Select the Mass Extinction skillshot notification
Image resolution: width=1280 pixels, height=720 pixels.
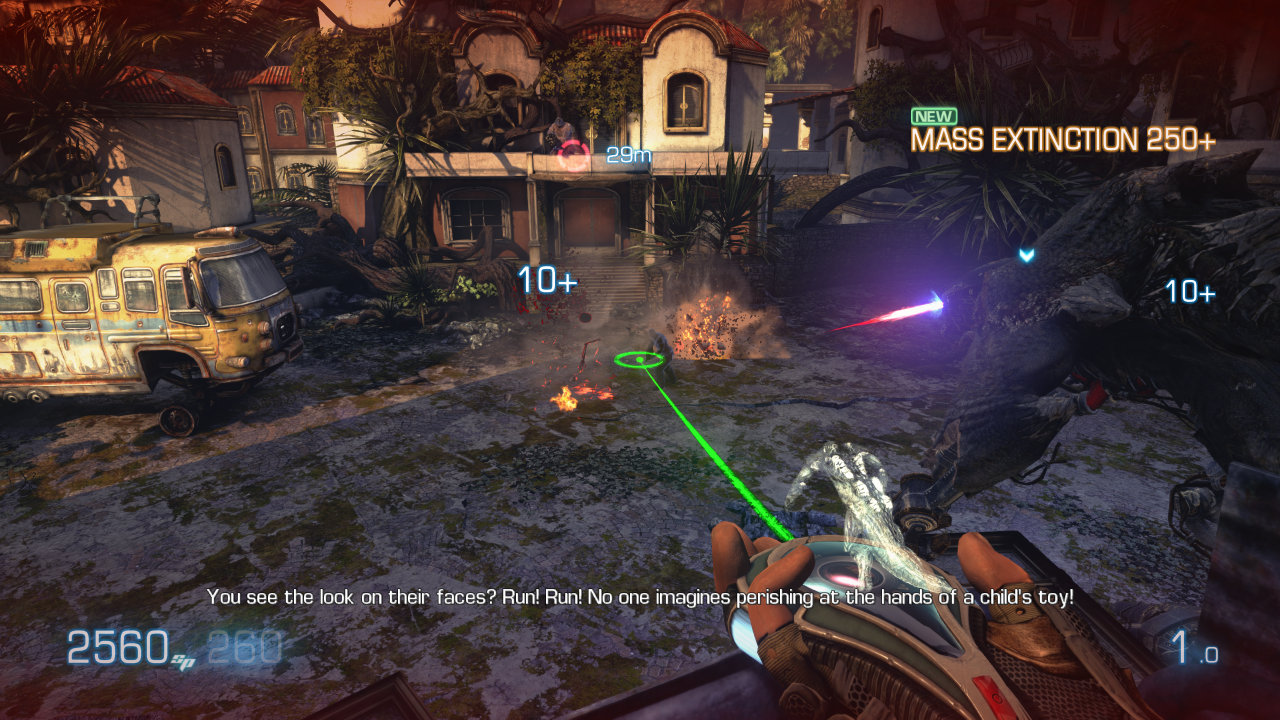coord(1062,140)
